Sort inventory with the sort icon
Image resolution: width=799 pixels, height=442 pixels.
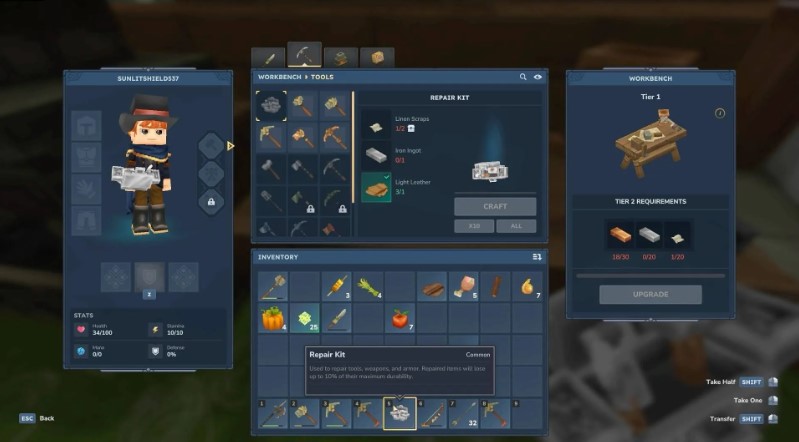(537, 257)
